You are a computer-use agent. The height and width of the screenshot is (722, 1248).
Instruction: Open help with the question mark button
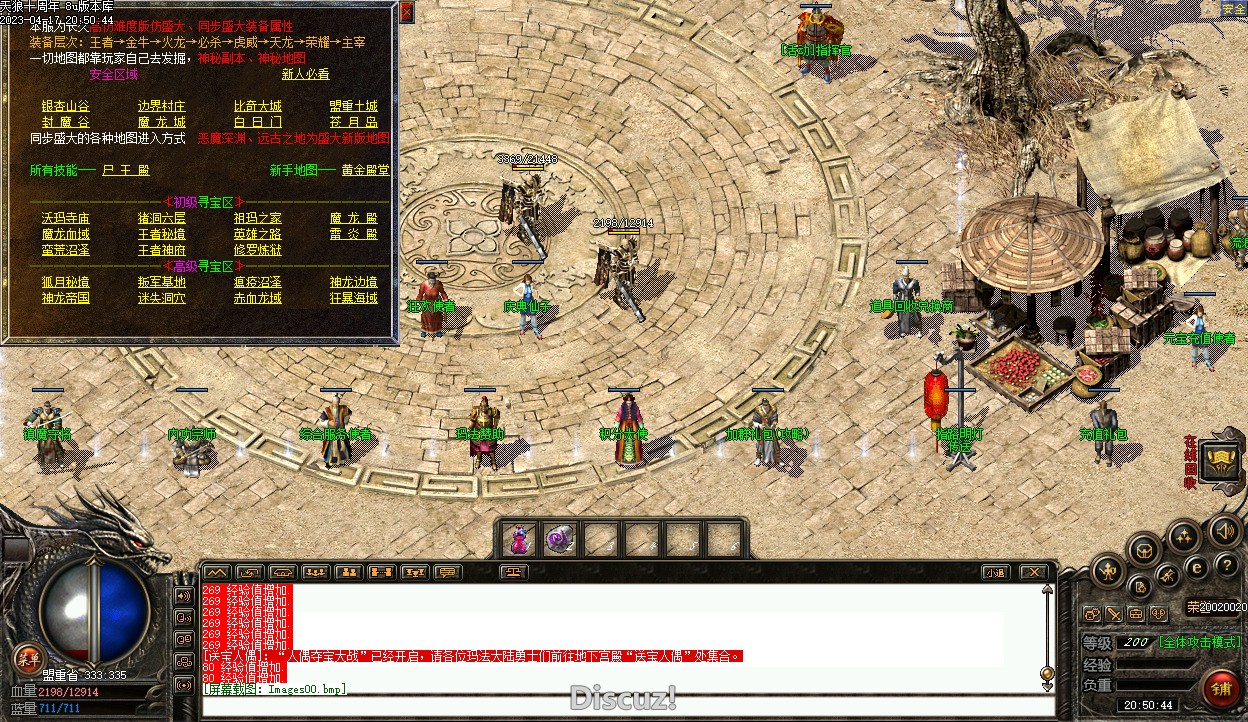point(1226,566)
